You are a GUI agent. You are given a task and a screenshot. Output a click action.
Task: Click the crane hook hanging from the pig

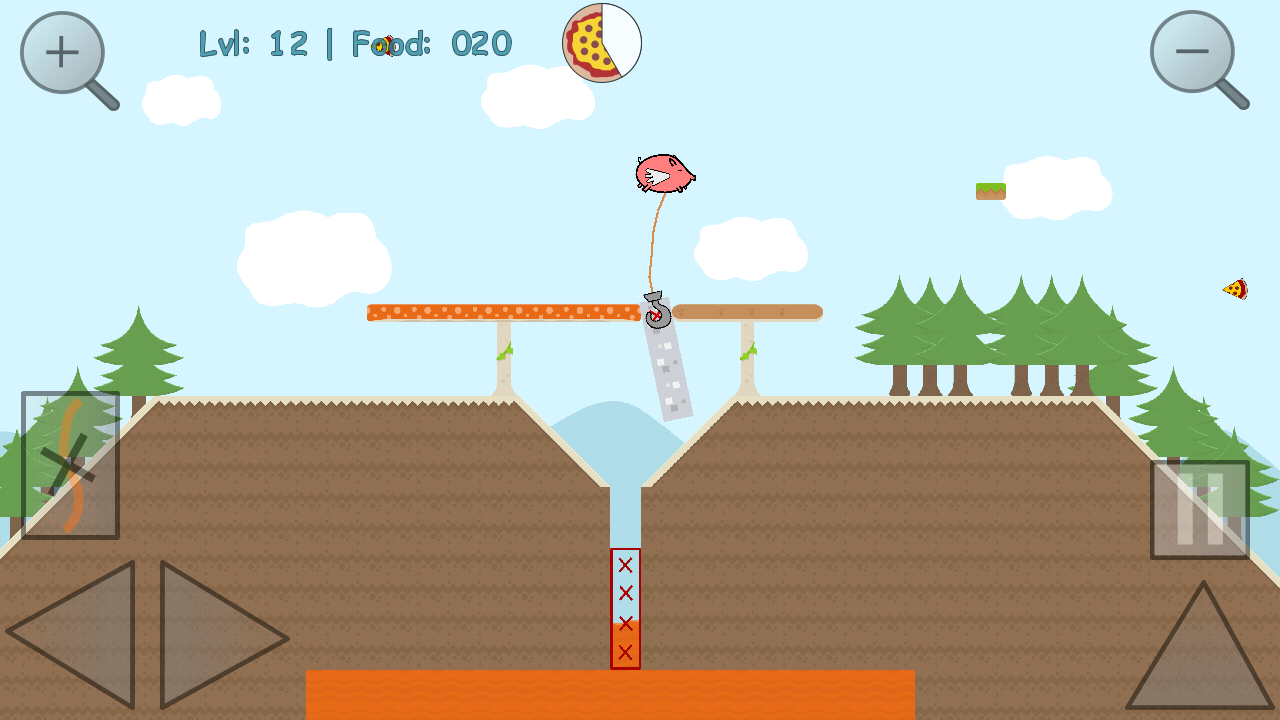[x=657, y=310]
